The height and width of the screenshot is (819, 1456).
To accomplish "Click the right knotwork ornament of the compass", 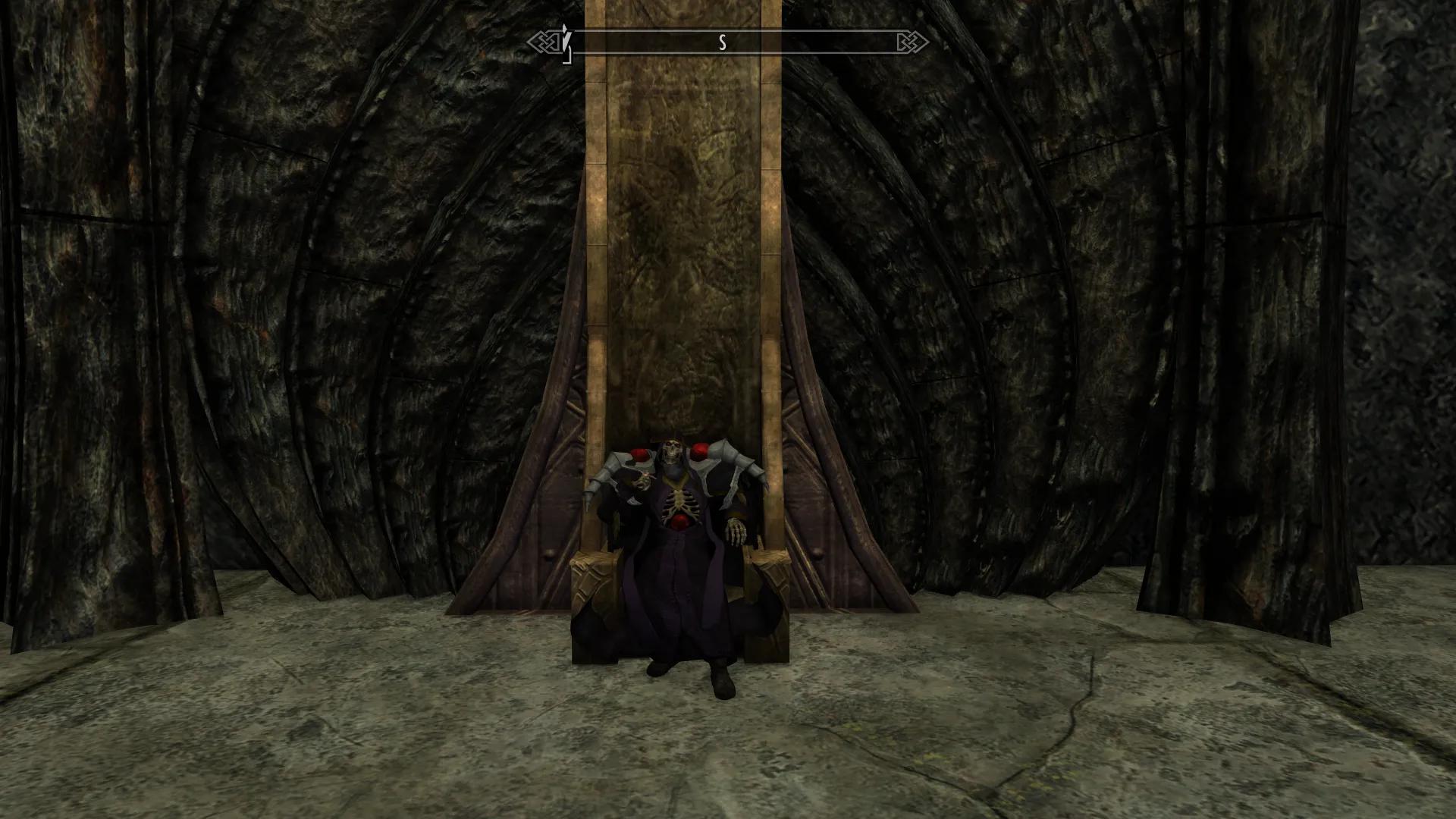I will pyautogui.click(x=912, y=42).
